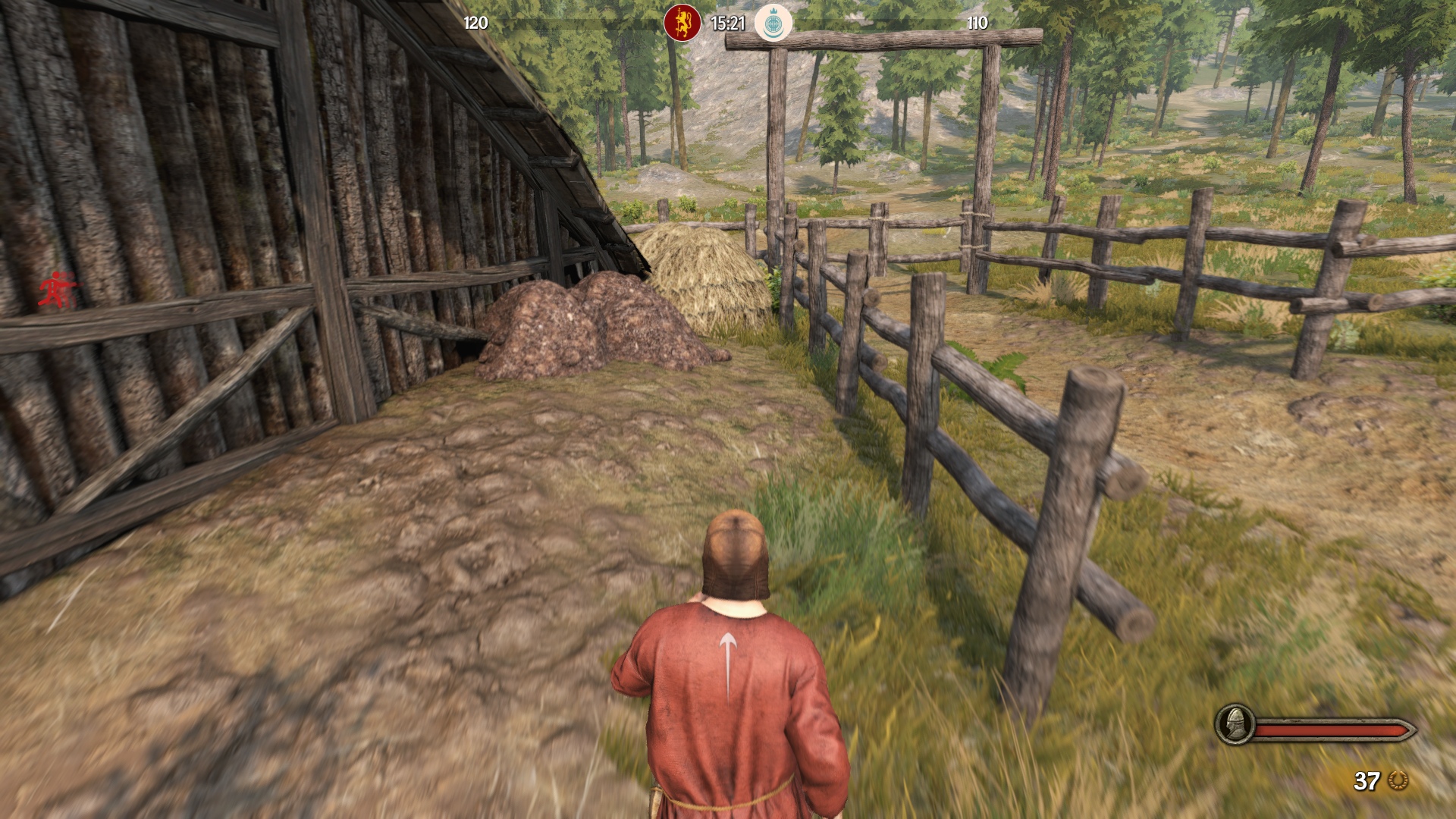Click the red lion team banner

(x=682, y=23)
